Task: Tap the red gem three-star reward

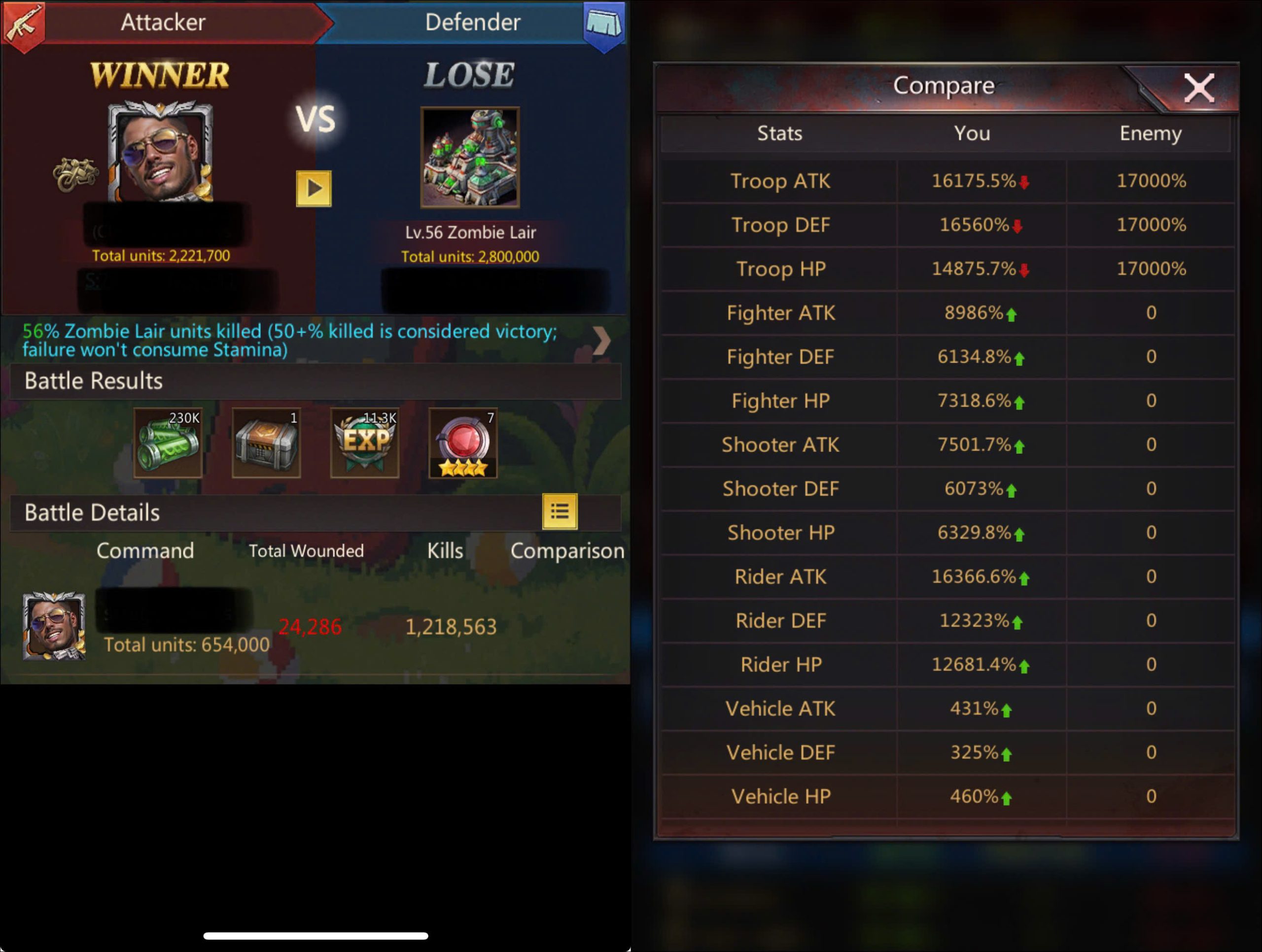Action: tap(463, 442)
